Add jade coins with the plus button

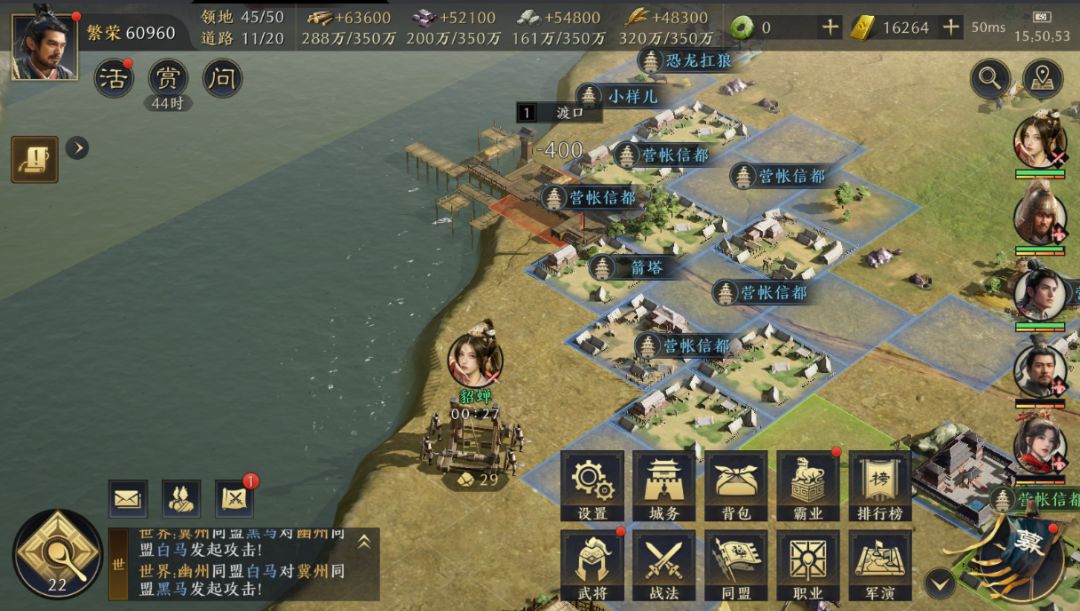(x=830, y=28)
